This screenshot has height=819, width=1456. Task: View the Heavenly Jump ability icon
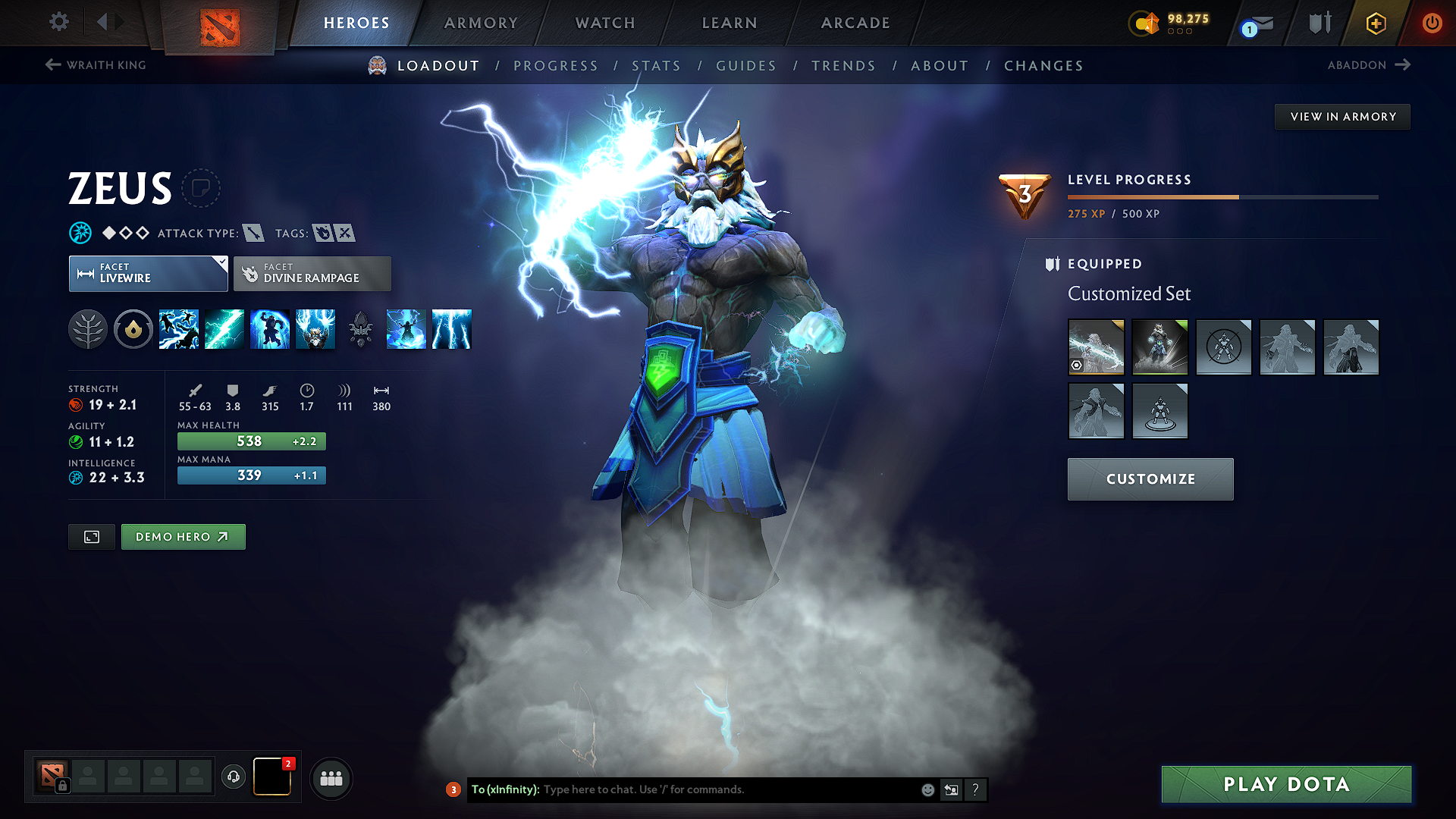point(270,329)
